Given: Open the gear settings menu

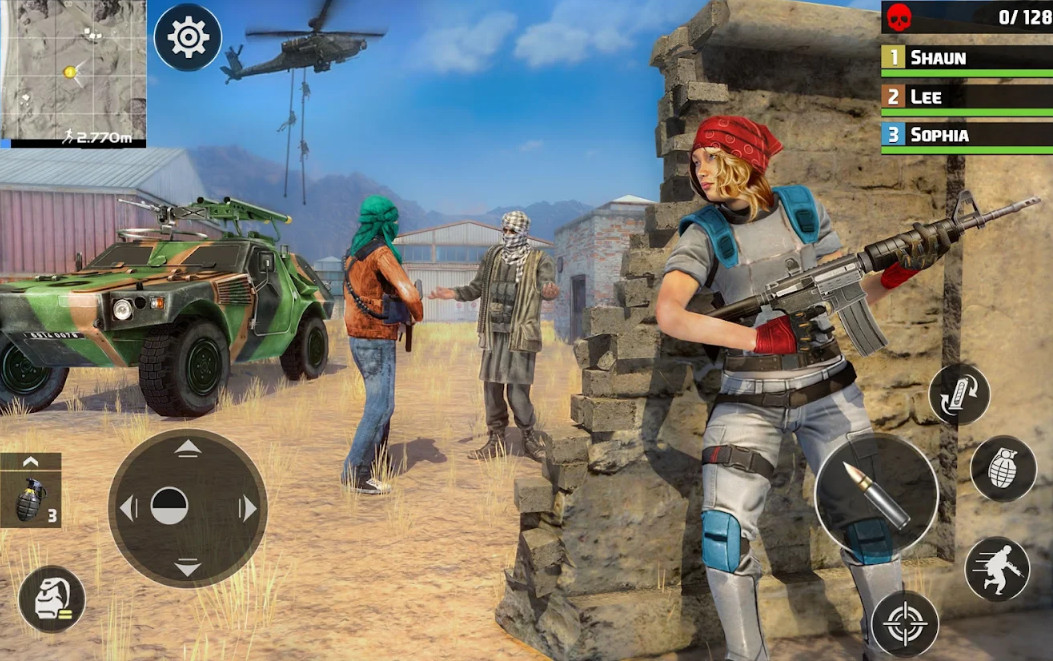Looking at the screenshot, I should click(x=188, y=38).
